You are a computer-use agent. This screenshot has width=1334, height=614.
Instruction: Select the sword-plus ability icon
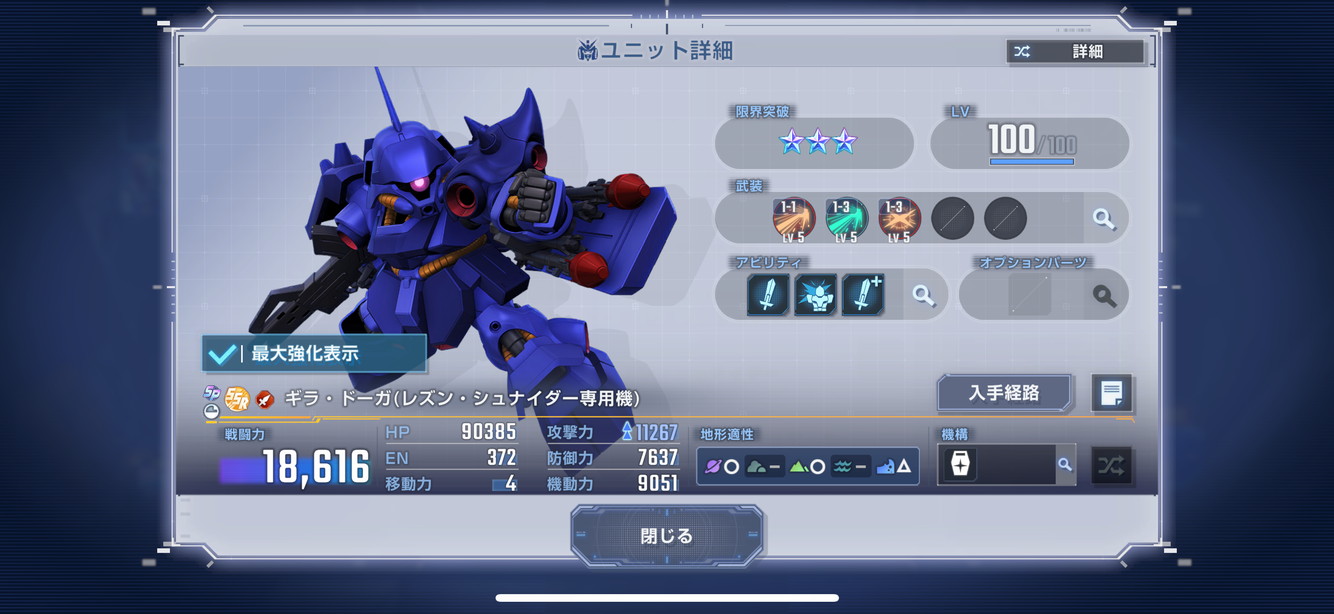tap(863, 295)
